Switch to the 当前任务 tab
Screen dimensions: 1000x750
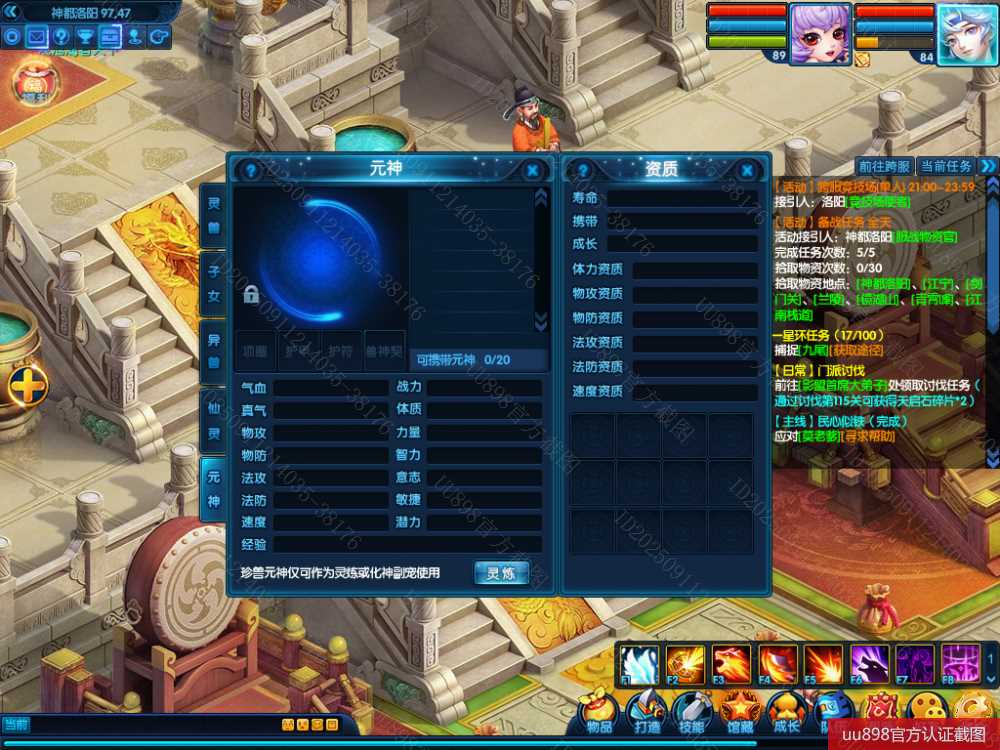point(945,166)
